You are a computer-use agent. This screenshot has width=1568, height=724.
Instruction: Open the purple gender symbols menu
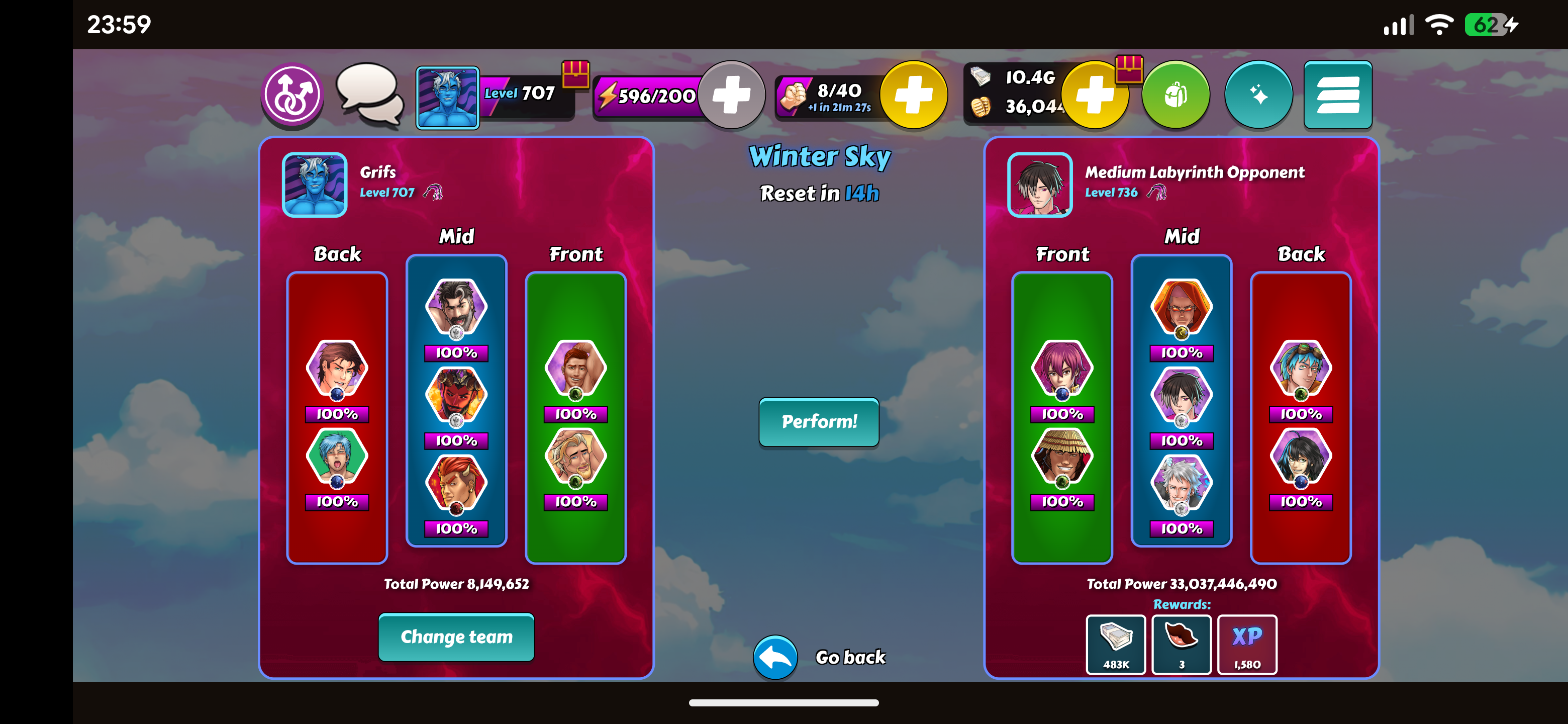point(293,95)
